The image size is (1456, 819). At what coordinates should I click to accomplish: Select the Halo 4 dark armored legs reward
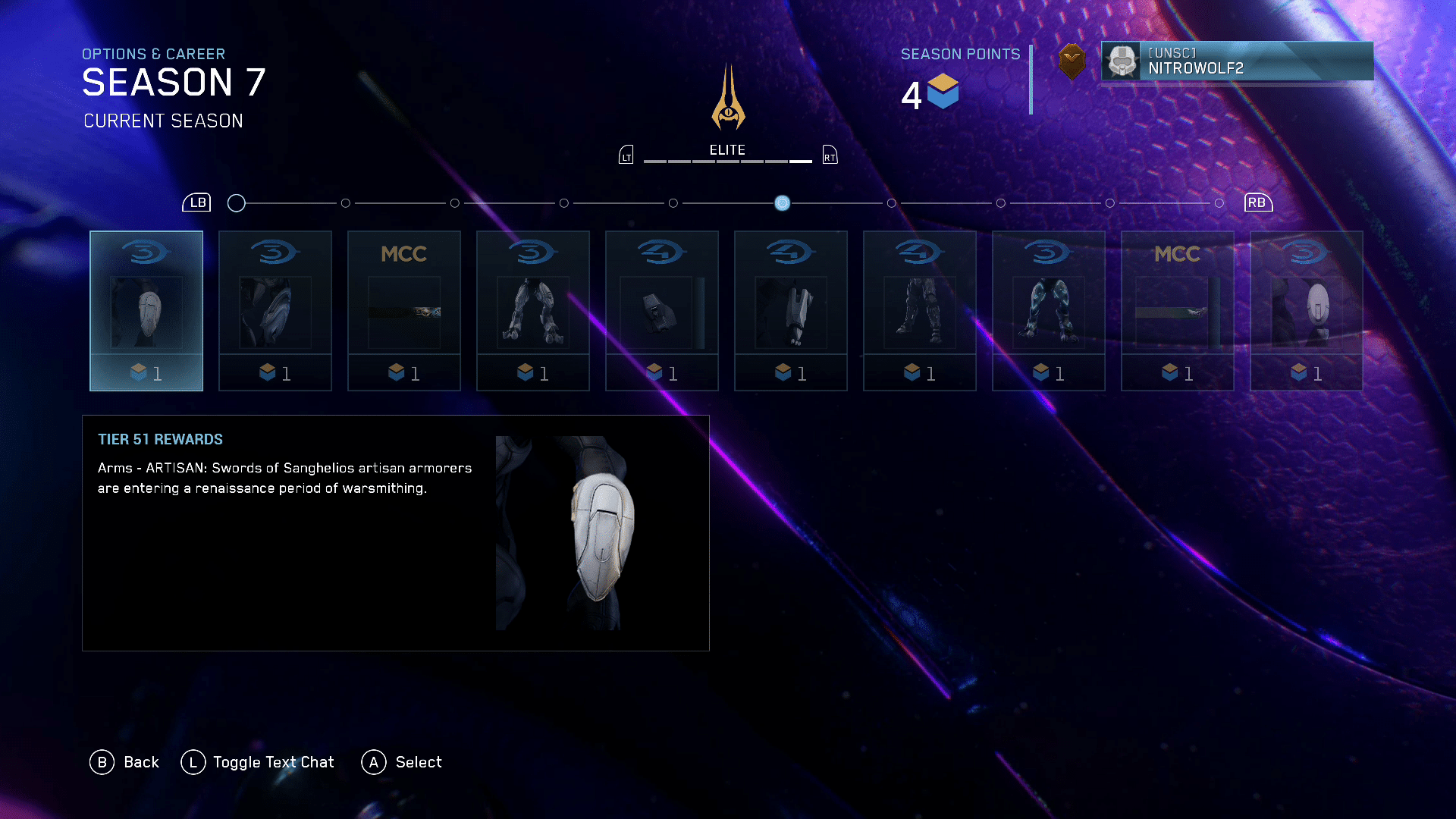point(920,310)
